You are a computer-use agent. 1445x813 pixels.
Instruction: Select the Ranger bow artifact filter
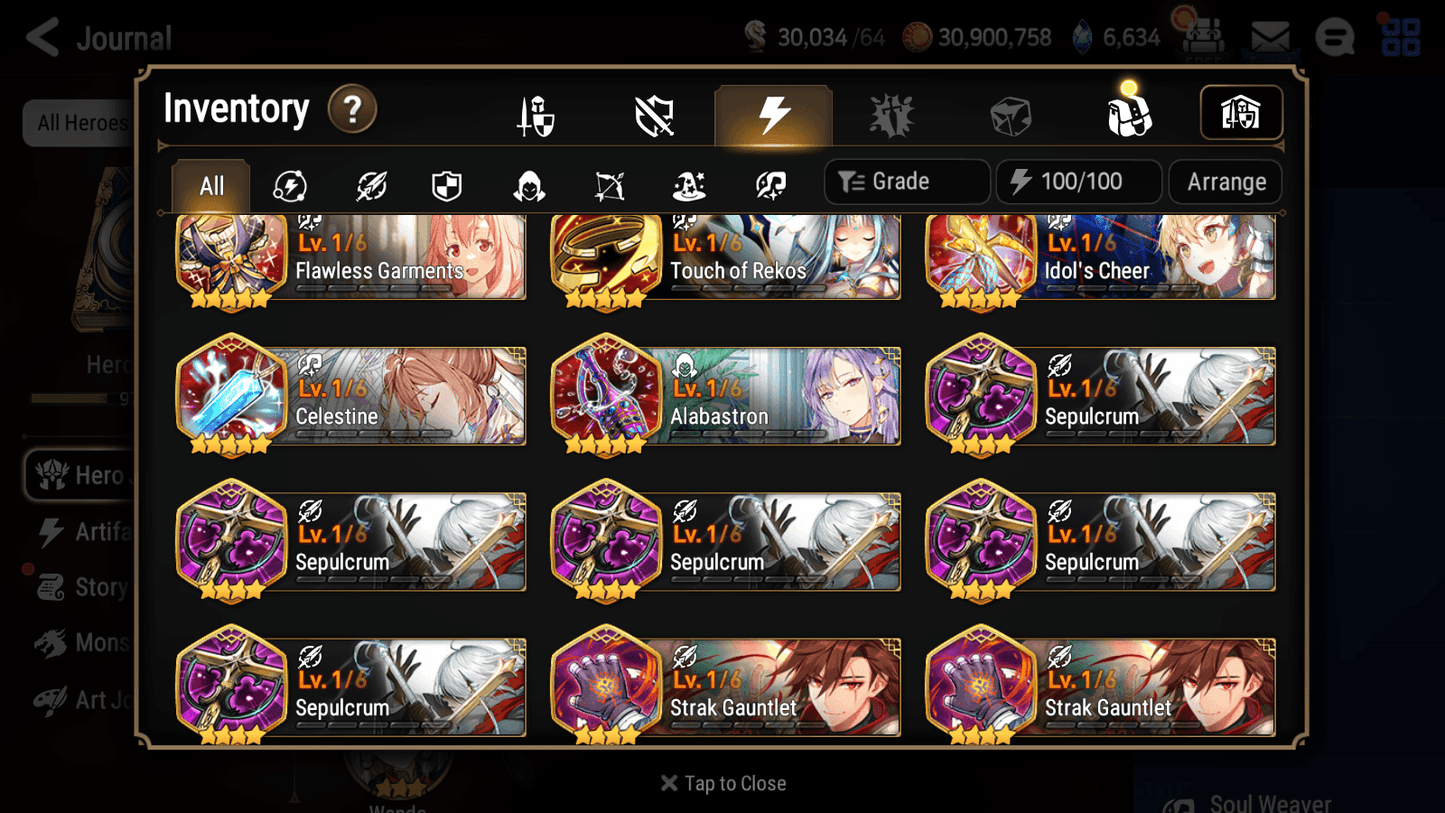tap(608, 185)
